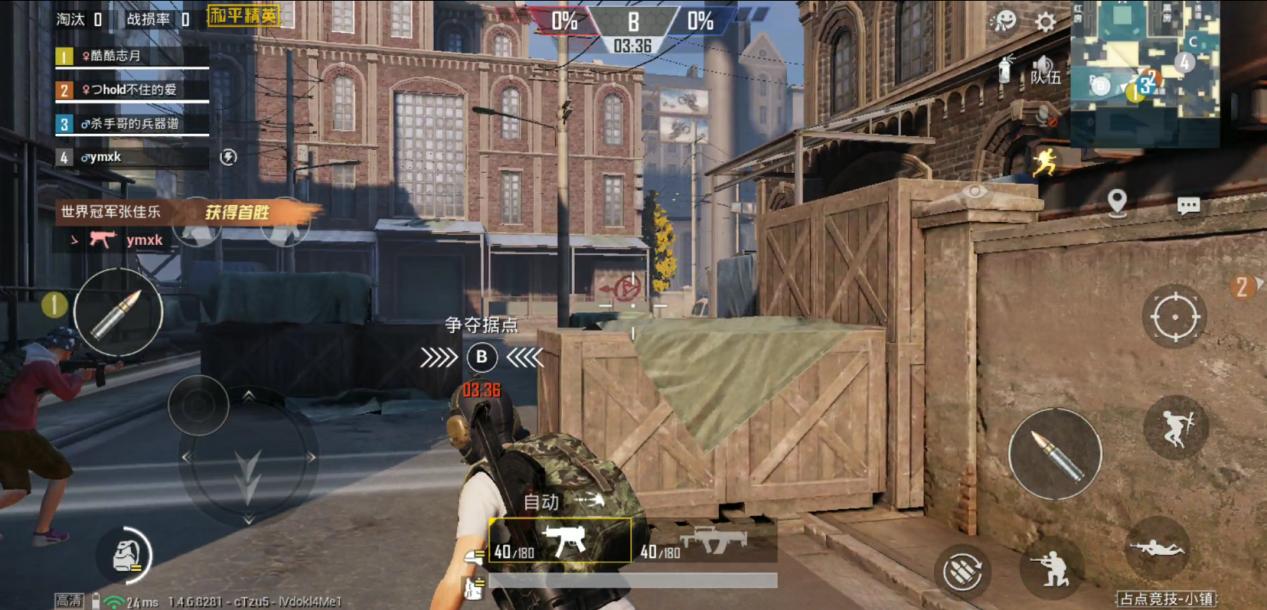Viewport: 1267px width, 610px height.
Task: Reload with the ammo reload button
Action: 962,571
